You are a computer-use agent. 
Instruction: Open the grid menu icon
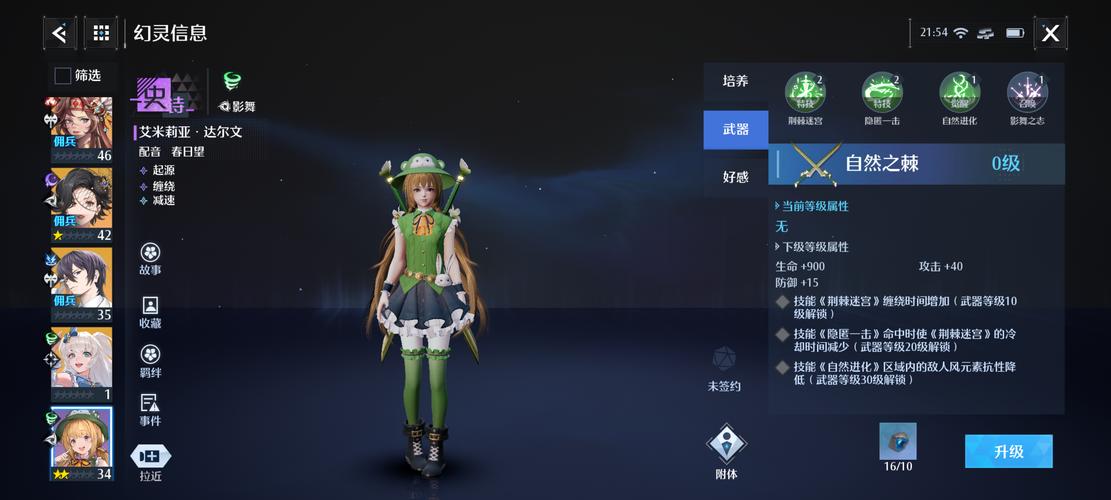click(101, 33)
